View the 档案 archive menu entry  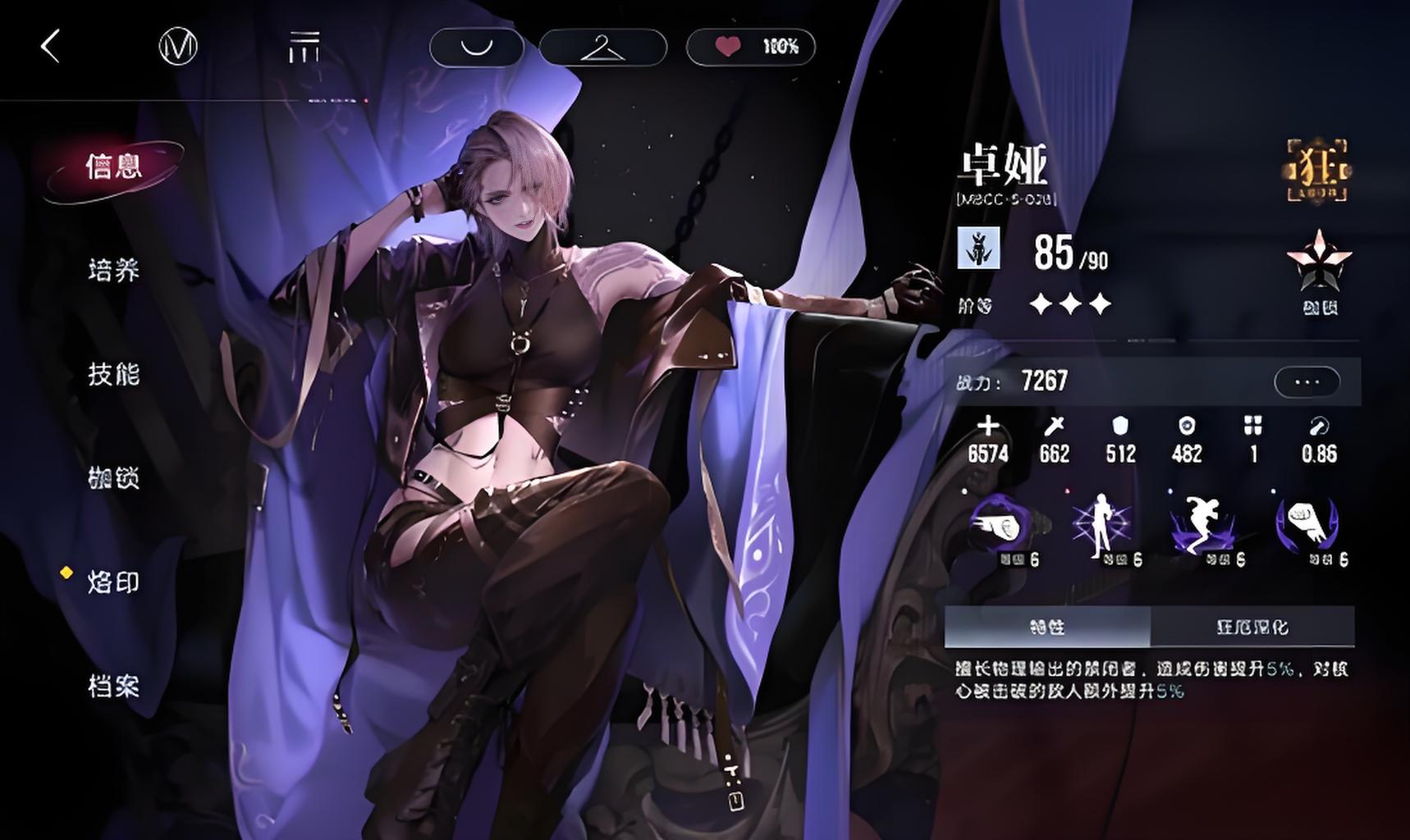click(114, 687)
